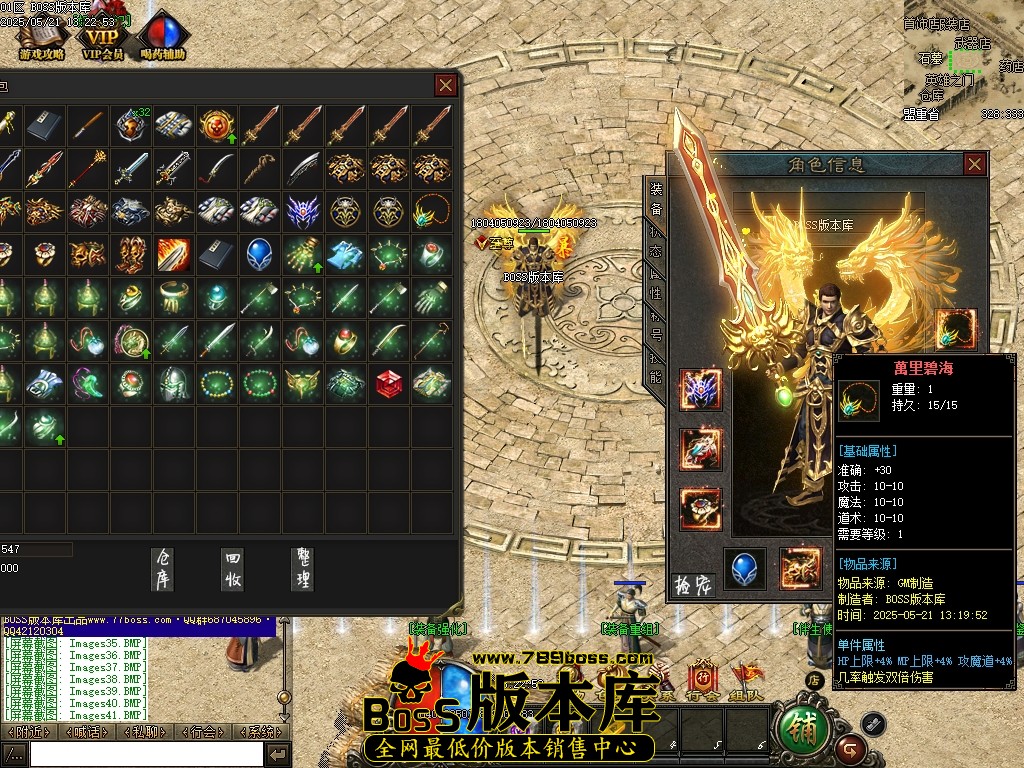Open the 喝药辅助 potion assist icon
The image size is (1024, 768).
click(163, 38)
